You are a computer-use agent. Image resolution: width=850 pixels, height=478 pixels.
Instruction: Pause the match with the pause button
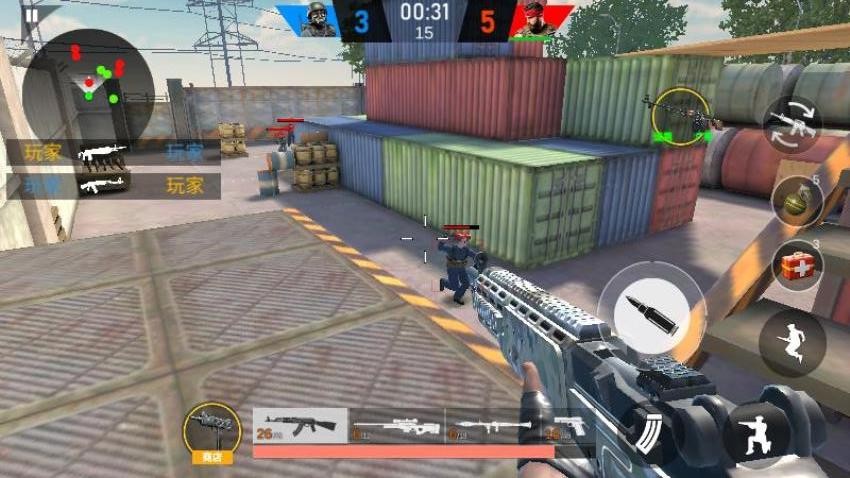[31, 14]
